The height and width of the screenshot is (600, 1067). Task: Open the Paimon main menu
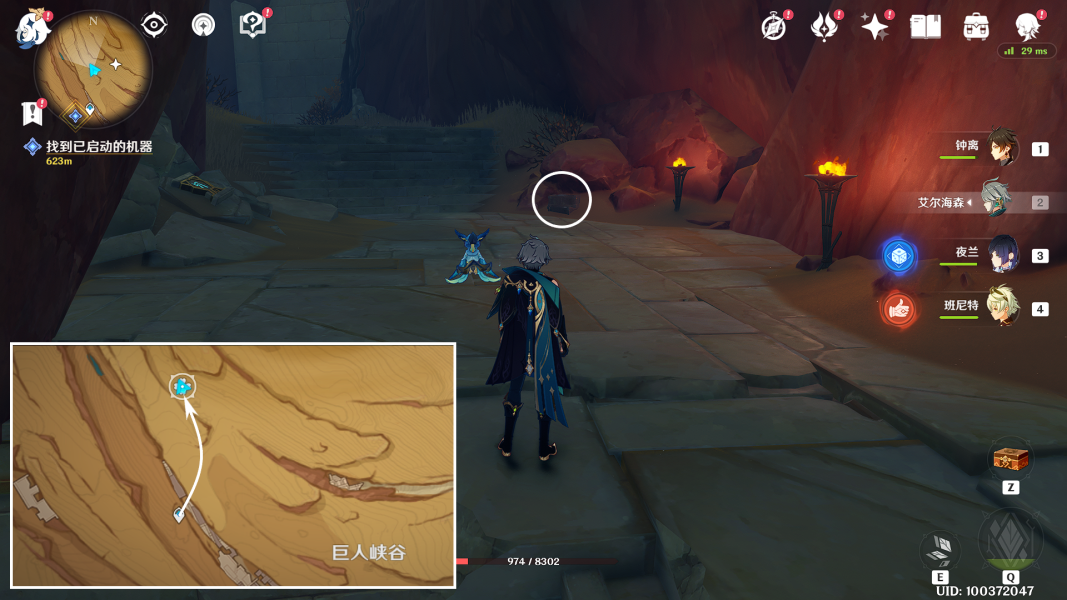coord(34,29)
